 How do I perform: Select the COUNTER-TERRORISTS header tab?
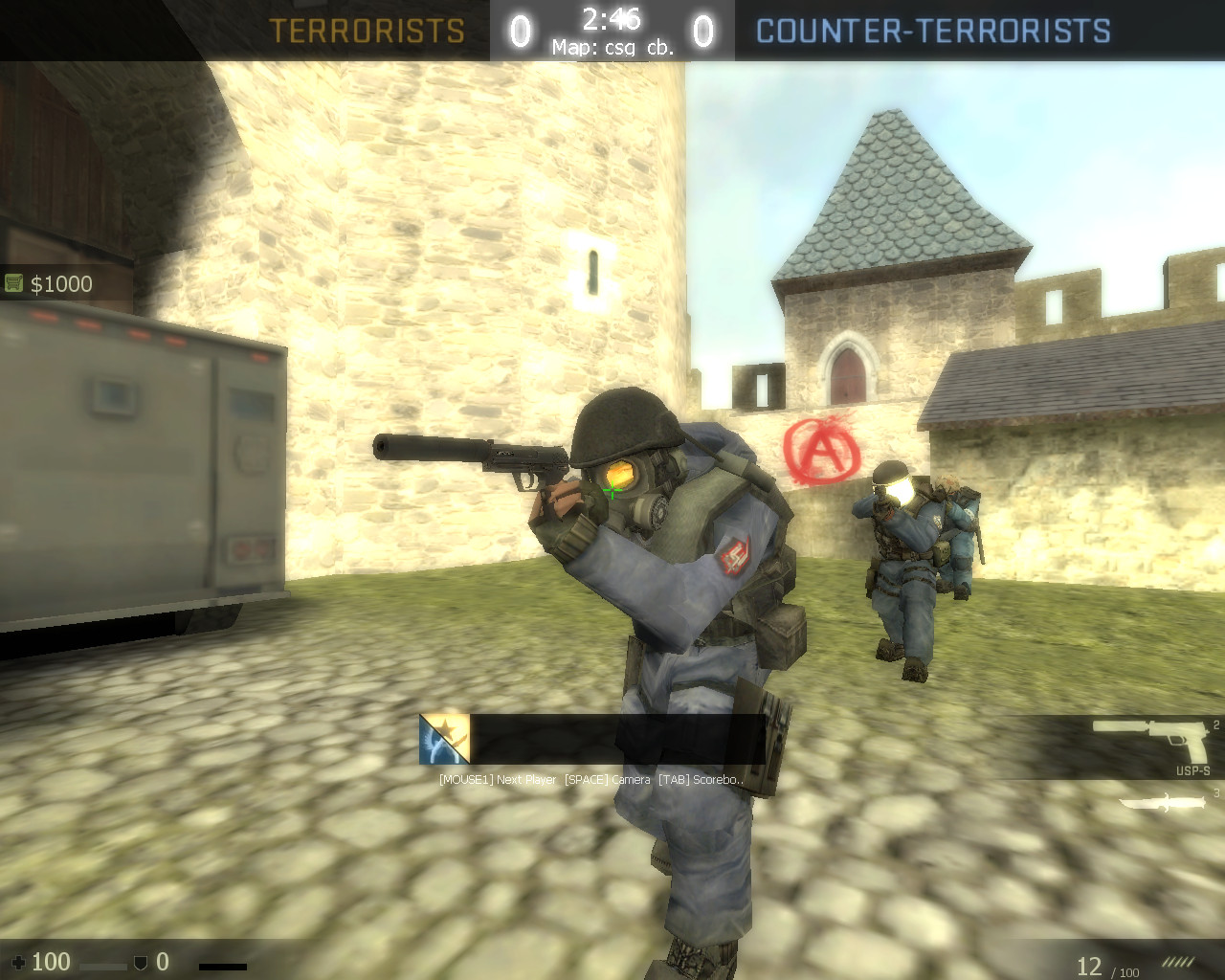pos(933,31)
